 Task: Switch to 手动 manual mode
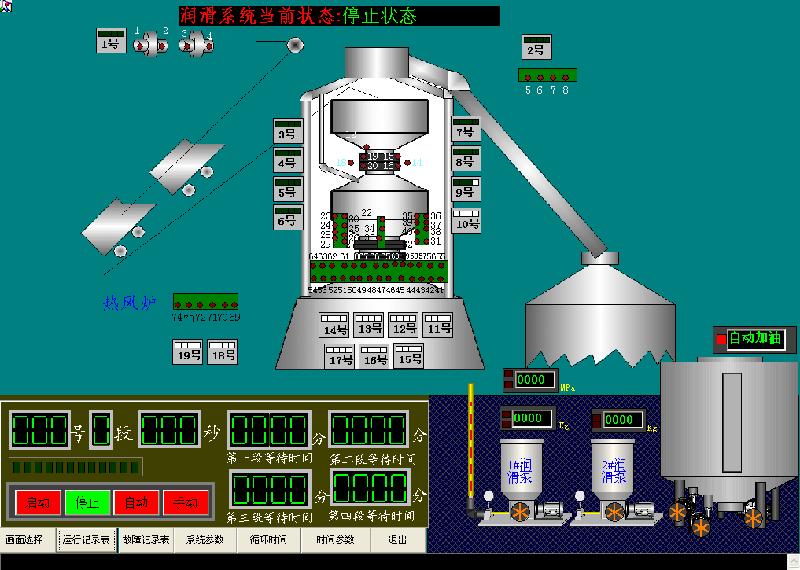point(185,502)
